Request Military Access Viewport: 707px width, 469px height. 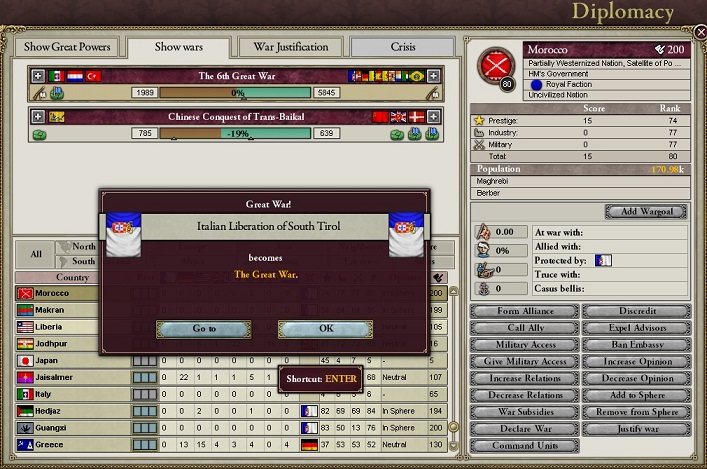click(524, 345)
